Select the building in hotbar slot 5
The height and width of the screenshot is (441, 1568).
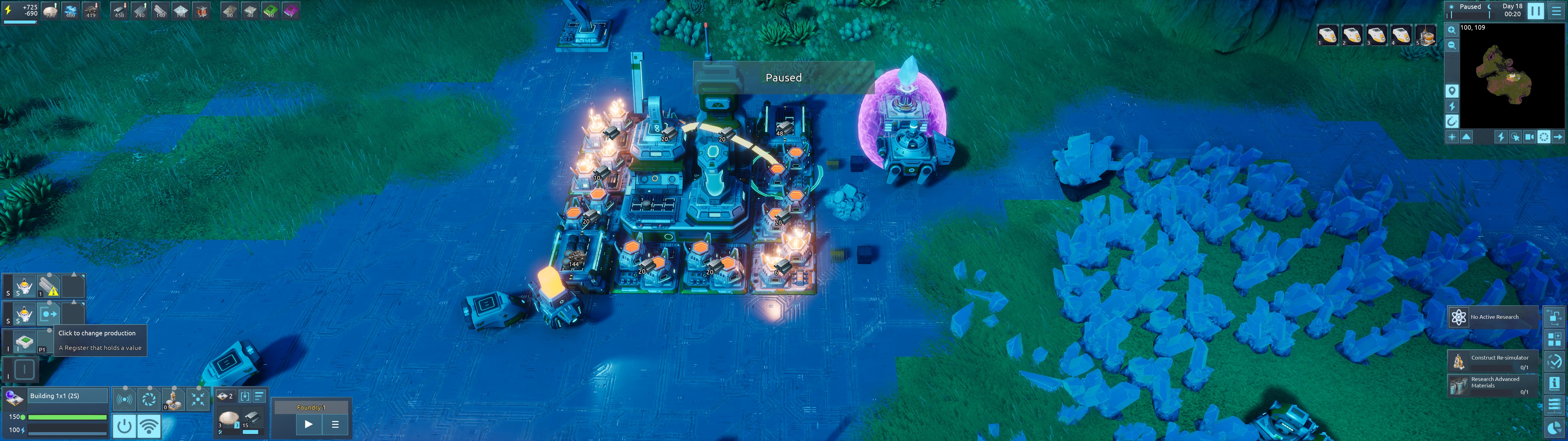pyautogui.click(x=1425, y=35)
